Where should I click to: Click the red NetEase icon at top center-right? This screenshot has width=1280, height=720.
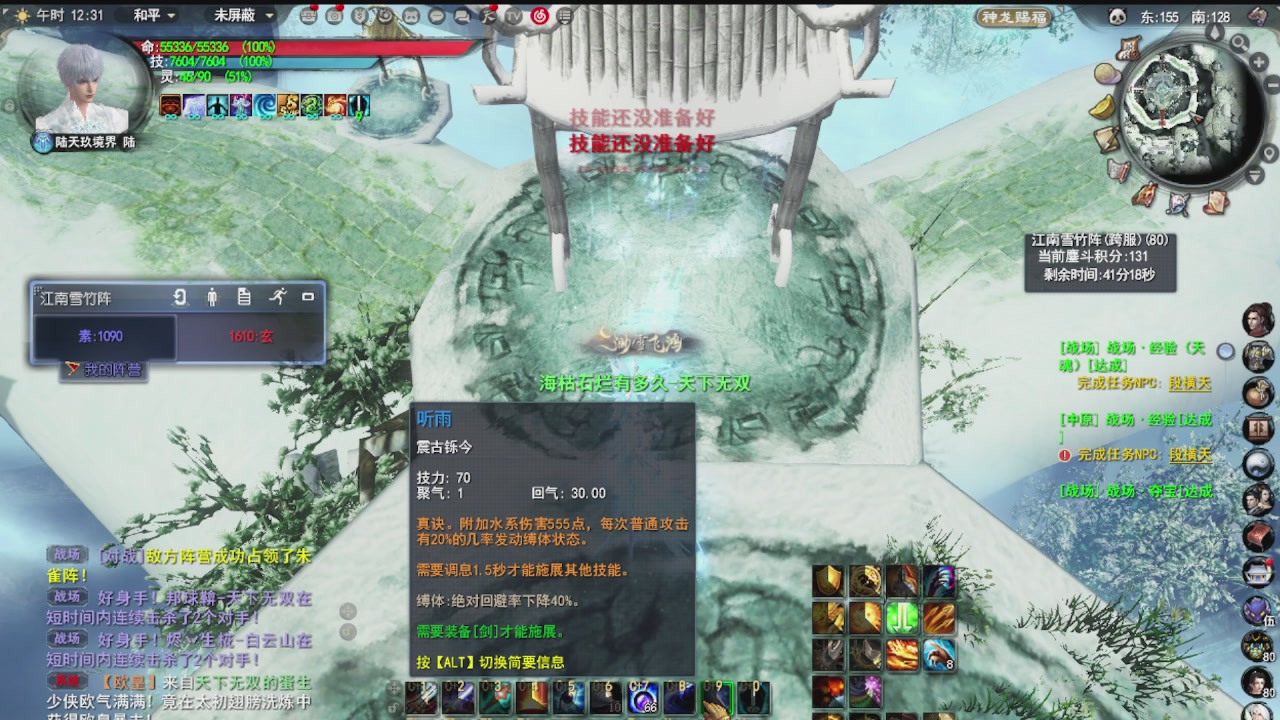pos(540,15)
